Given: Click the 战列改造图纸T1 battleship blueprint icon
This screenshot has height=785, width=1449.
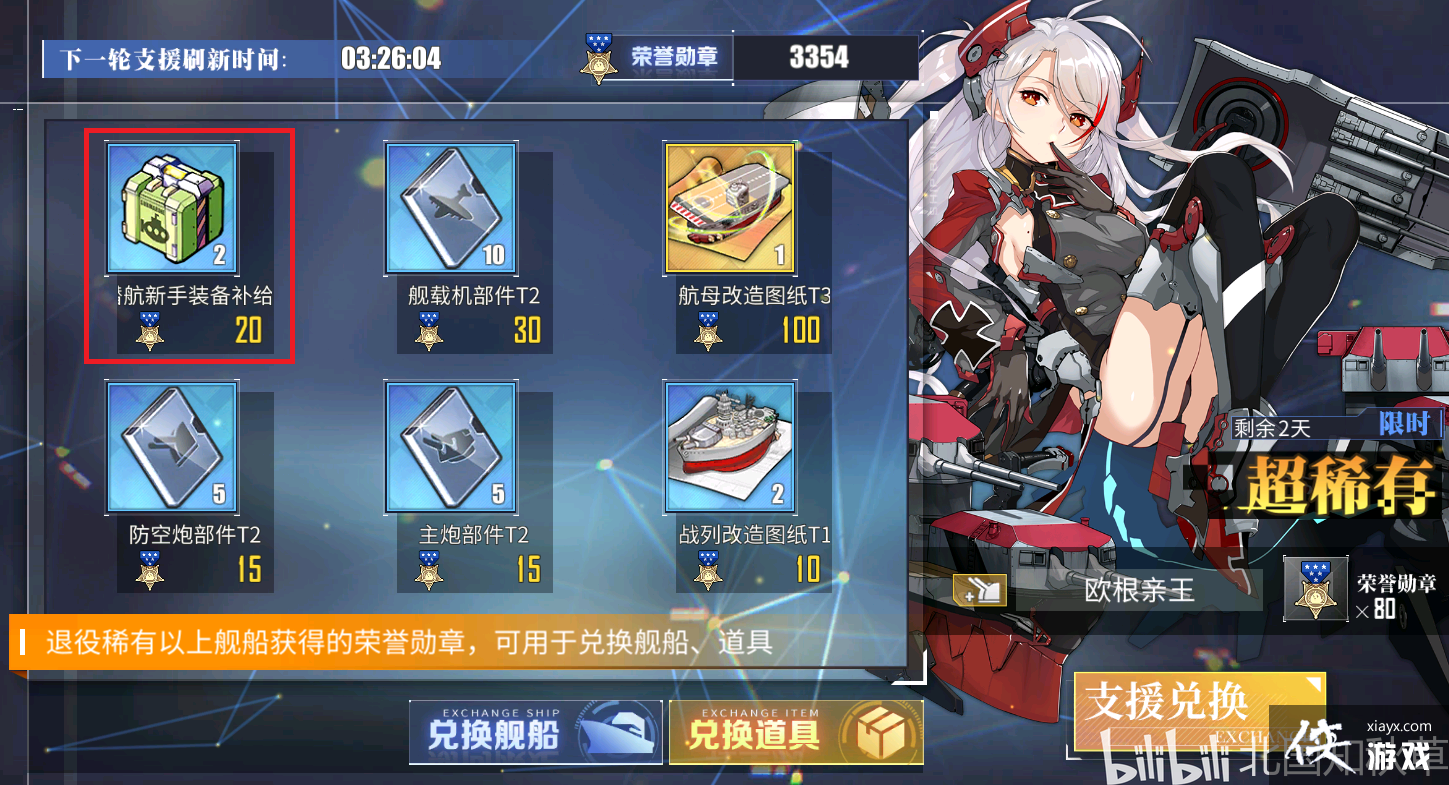Looking at the screenshot, I should [x=729, y=447].
